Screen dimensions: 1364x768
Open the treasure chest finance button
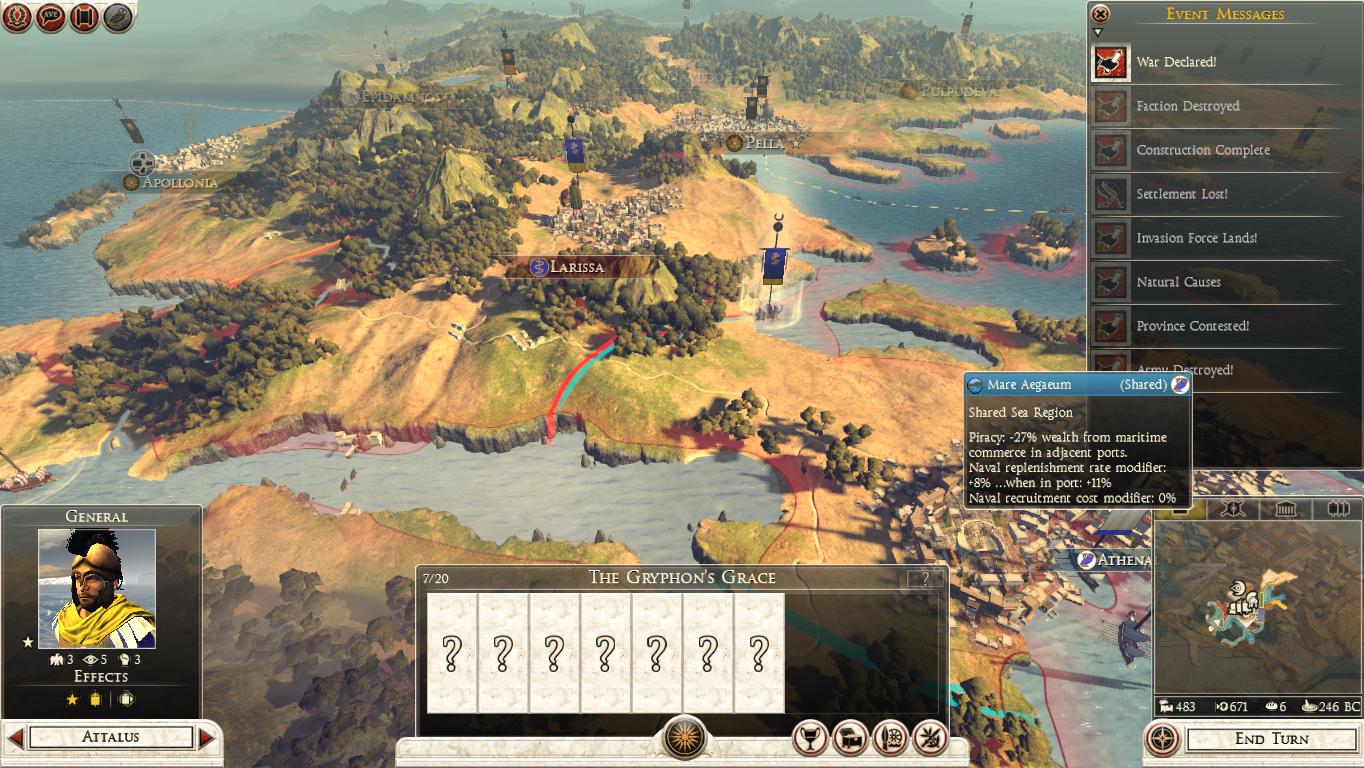click(x=850, y=738)
